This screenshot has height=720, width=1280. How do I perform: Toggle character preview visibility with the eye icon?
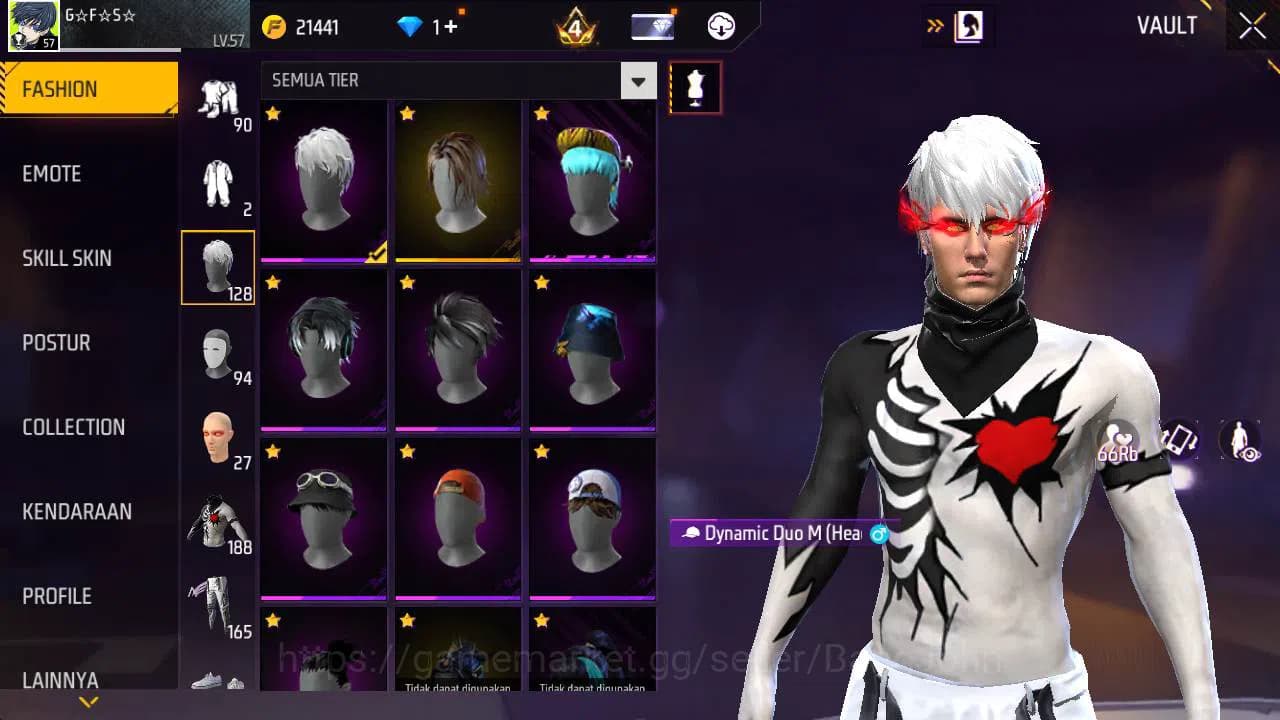pos(1240,438)
